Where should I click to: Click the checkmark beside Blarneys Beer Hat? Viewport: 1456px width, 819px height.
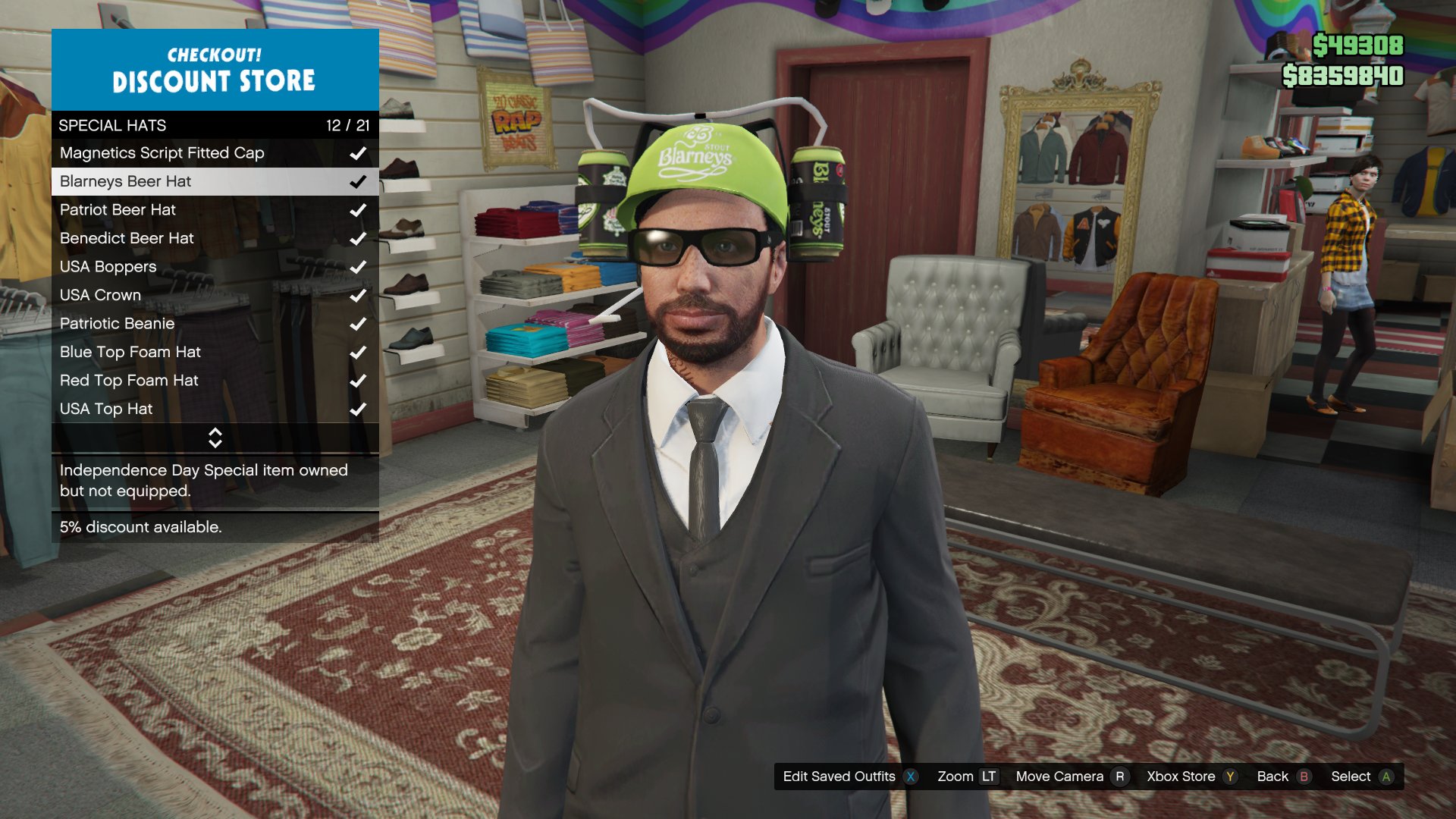357,181
